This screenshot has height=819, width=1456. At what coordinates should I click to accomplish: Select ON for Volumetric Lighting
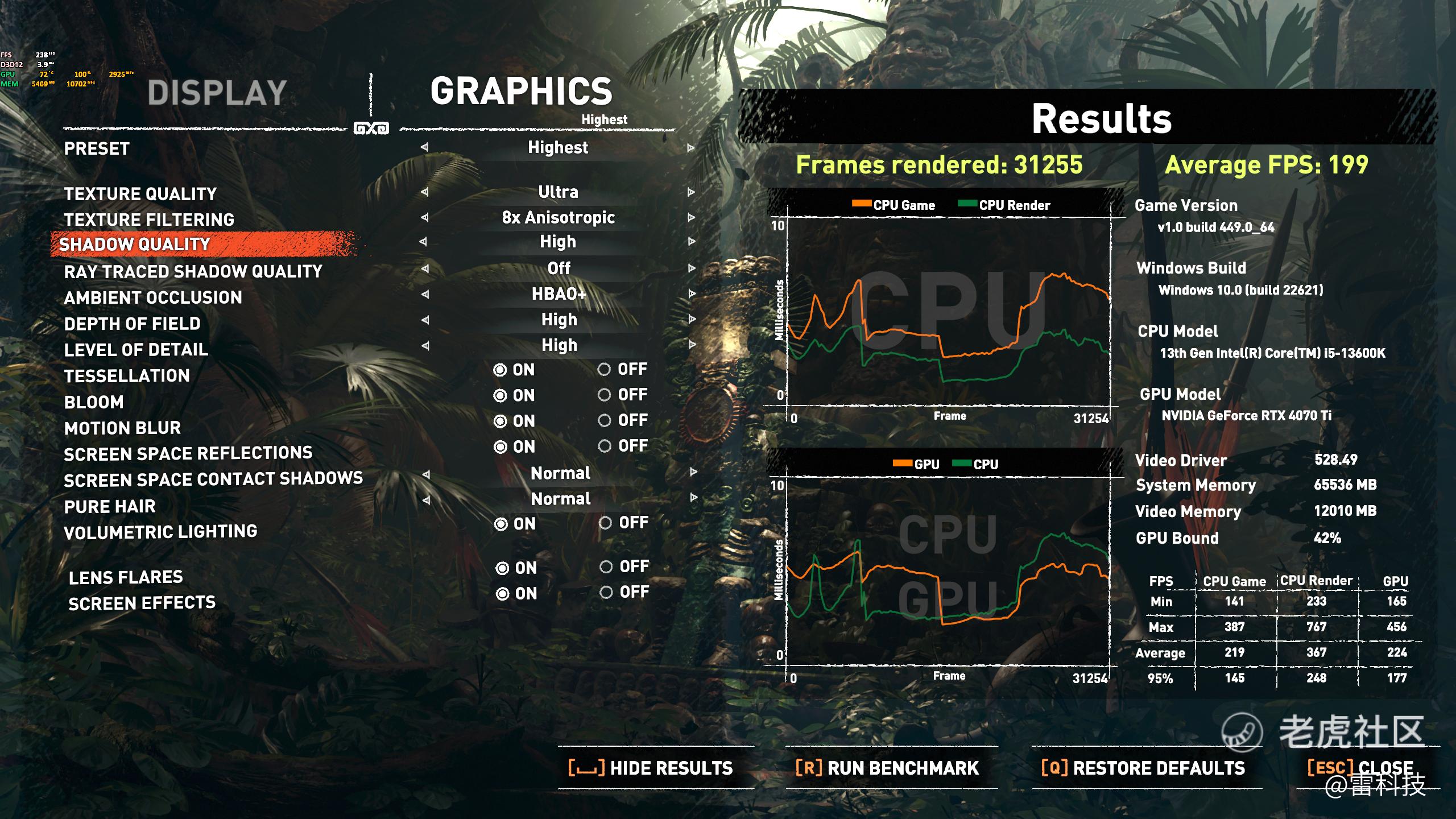point(501,524)
